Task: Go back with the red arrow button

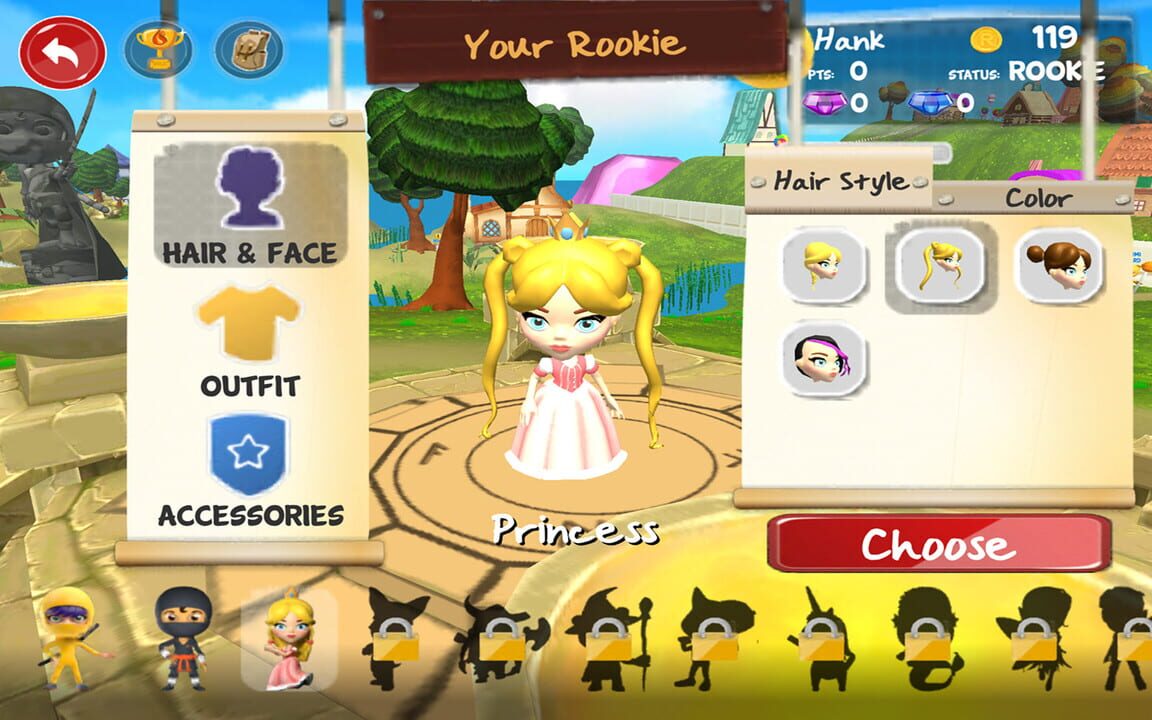Action: [x=62, y=53]
